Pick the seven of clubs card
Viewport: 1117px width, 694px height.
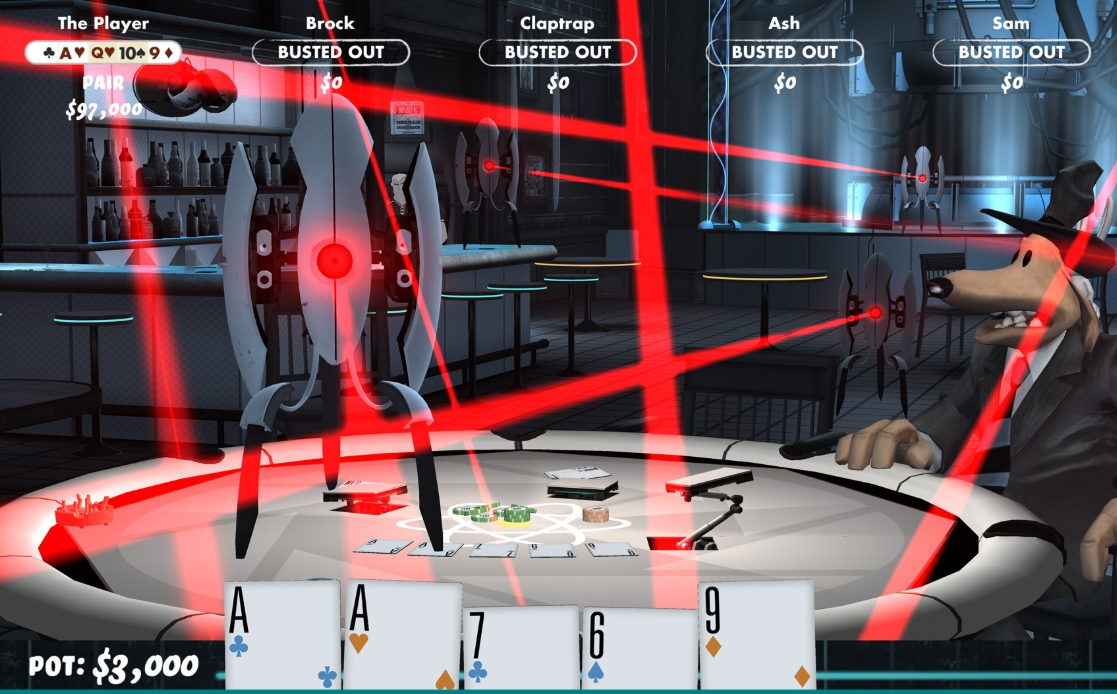pyautogui.click(x=520, y=648)
